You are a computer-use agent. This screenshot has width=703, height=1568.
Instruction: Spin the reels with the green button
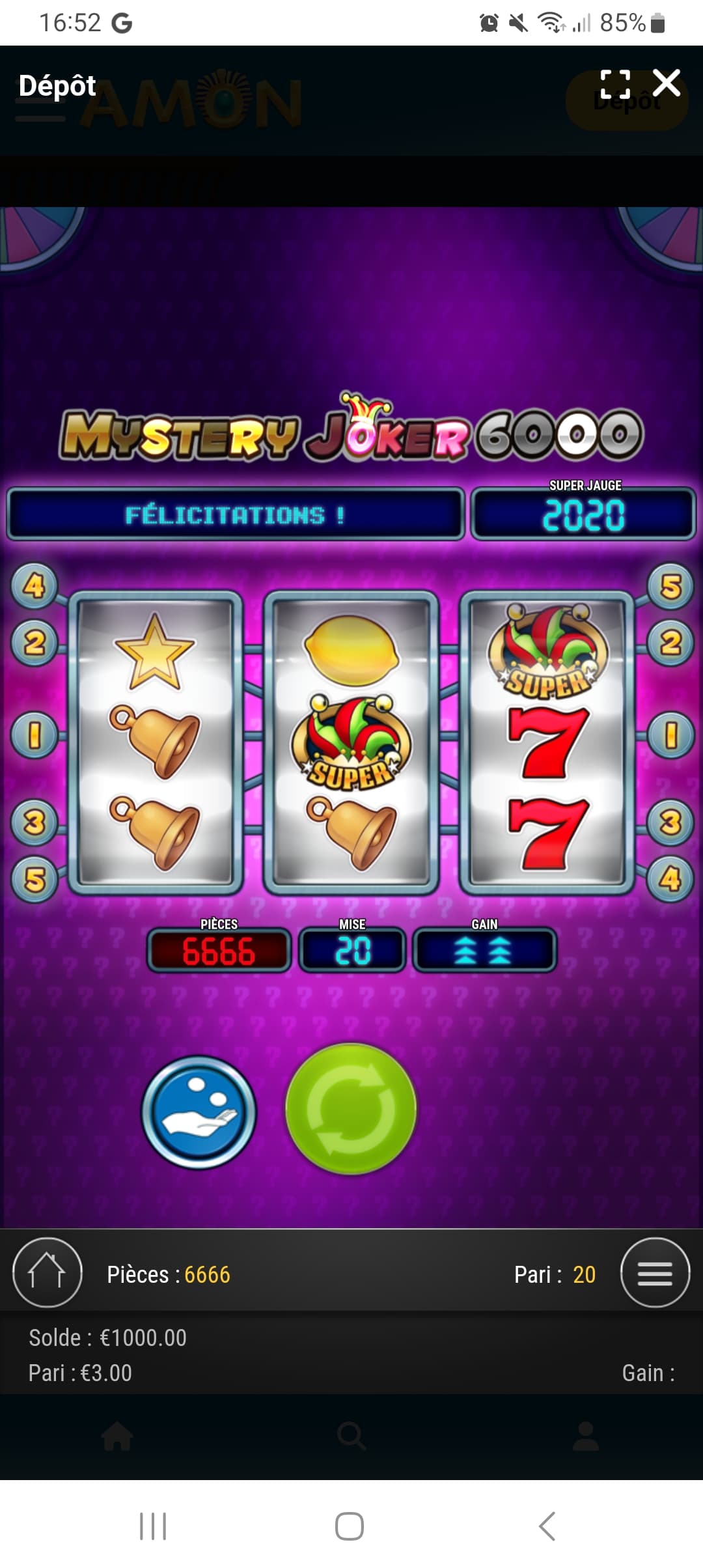click(x=351, y=1109)
